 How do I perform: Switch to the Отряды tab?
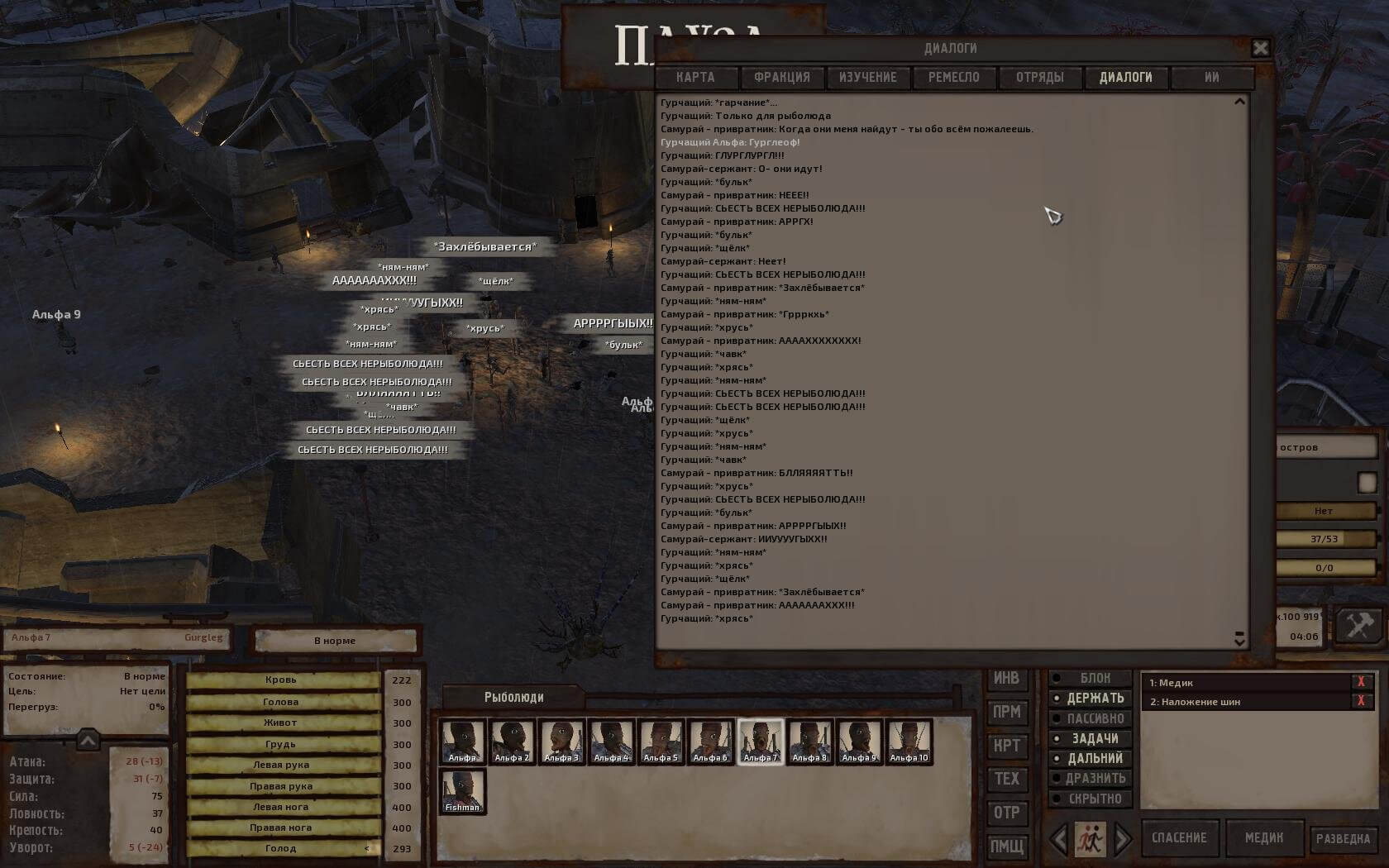point(1039,78)
